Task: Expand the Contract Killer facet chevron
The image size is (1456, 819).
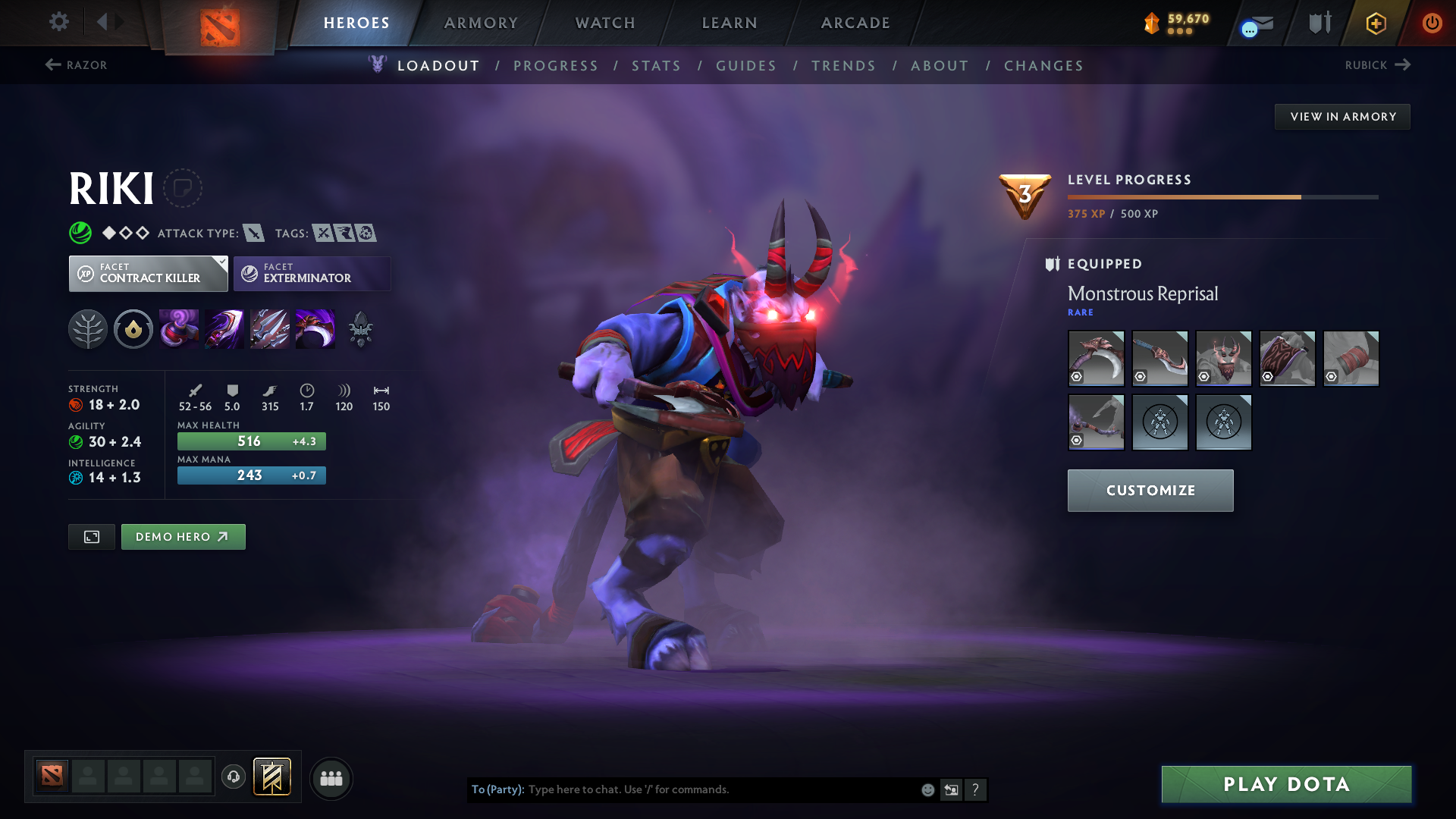Action: [221, 261]
